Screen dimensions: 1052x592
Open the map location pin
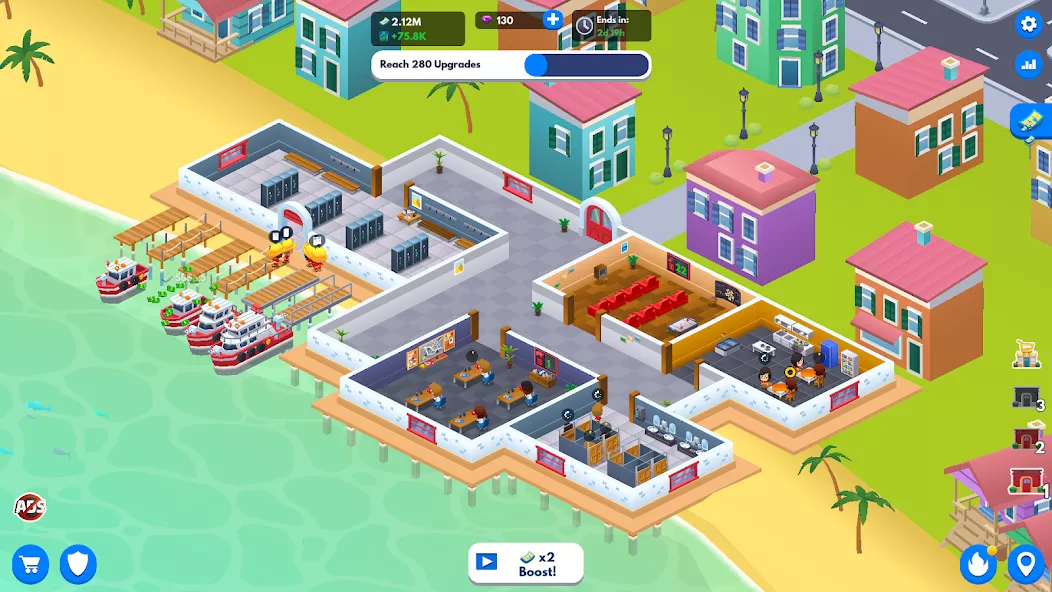pos(1025,565)
